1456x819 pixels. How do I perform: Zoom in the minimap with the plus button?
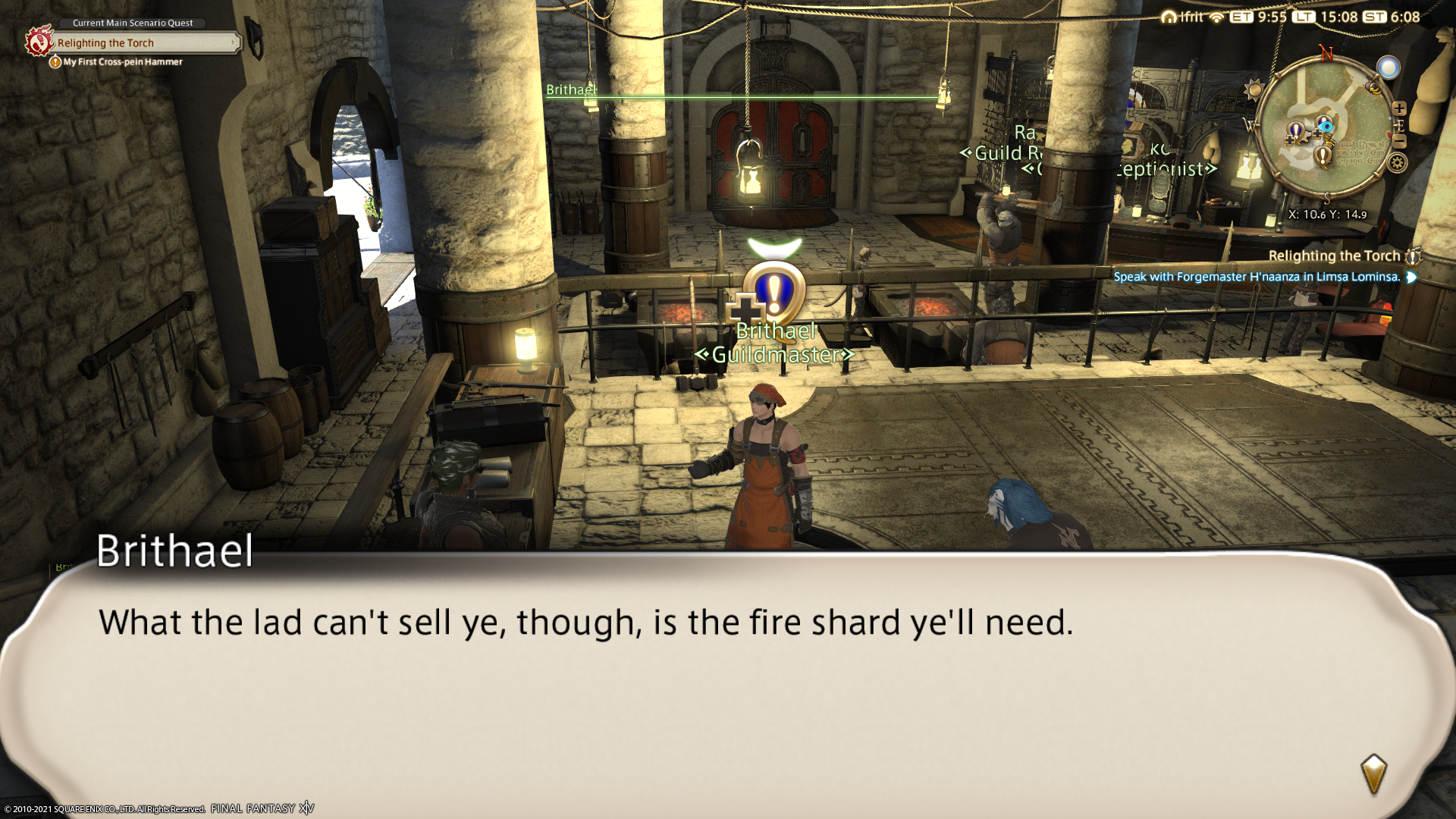(1399, 108)
